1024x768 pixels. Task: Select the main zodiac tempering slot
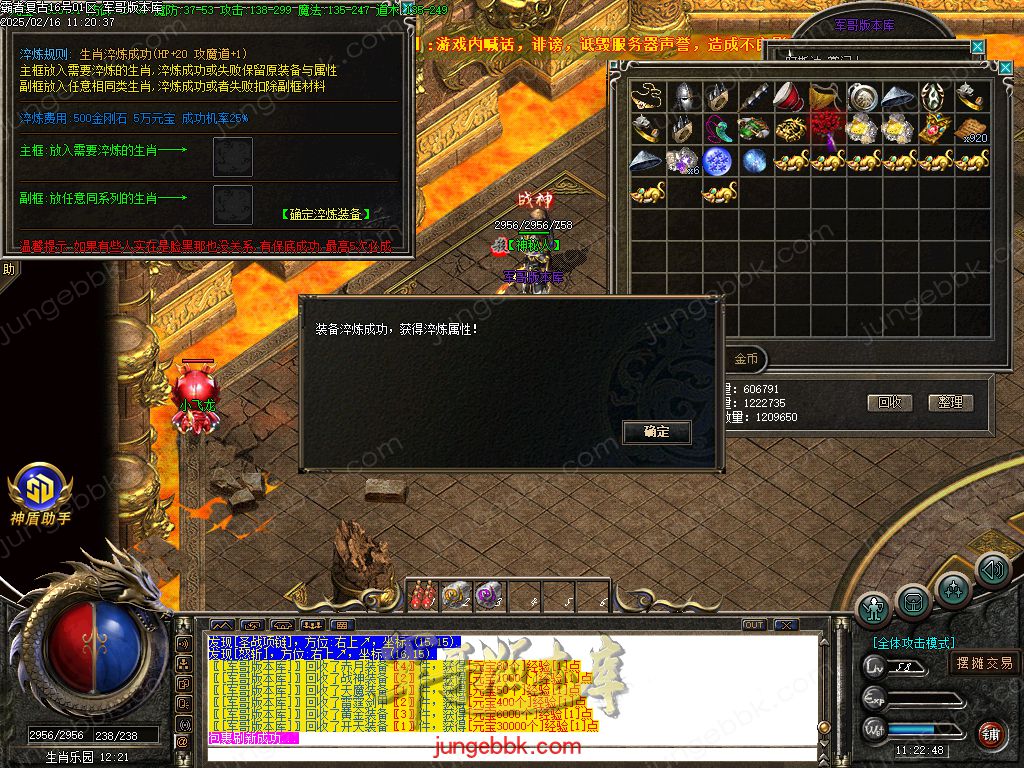[x=233, y=156]
